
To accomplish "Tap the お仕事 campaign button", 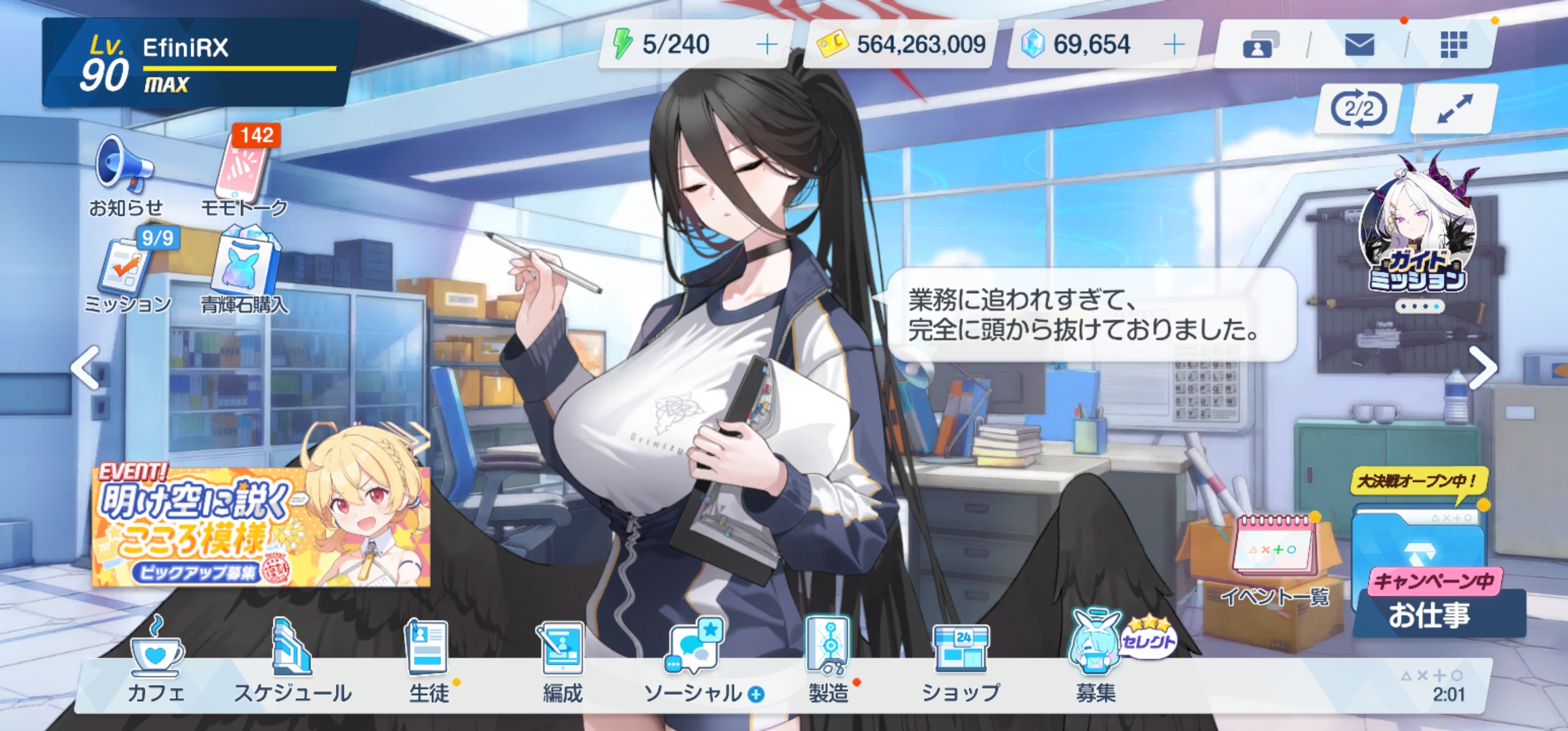I will (1430, 596).
